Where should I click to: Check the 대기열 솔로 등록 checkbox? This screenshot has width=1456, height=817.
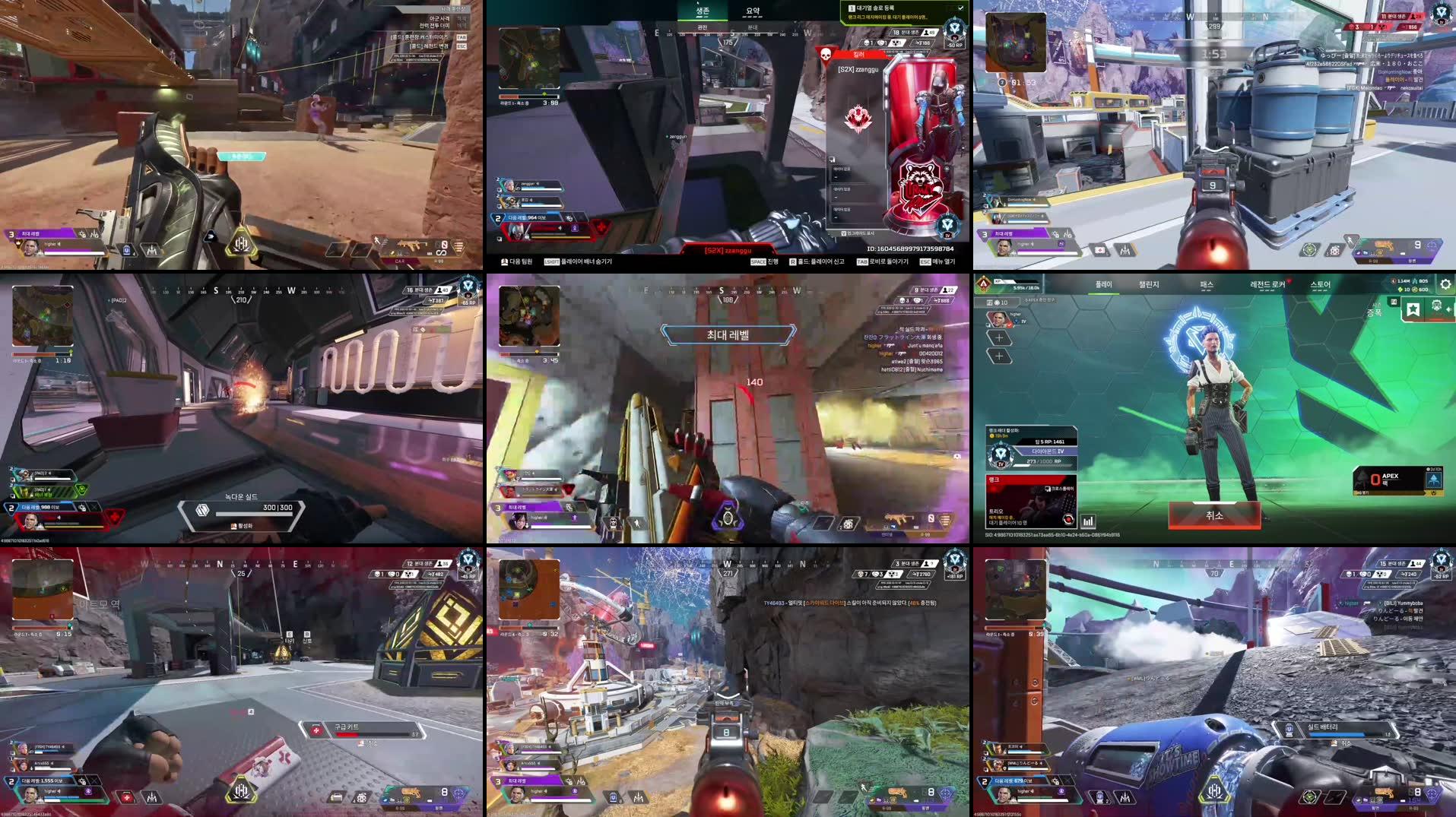pos(961,8)
